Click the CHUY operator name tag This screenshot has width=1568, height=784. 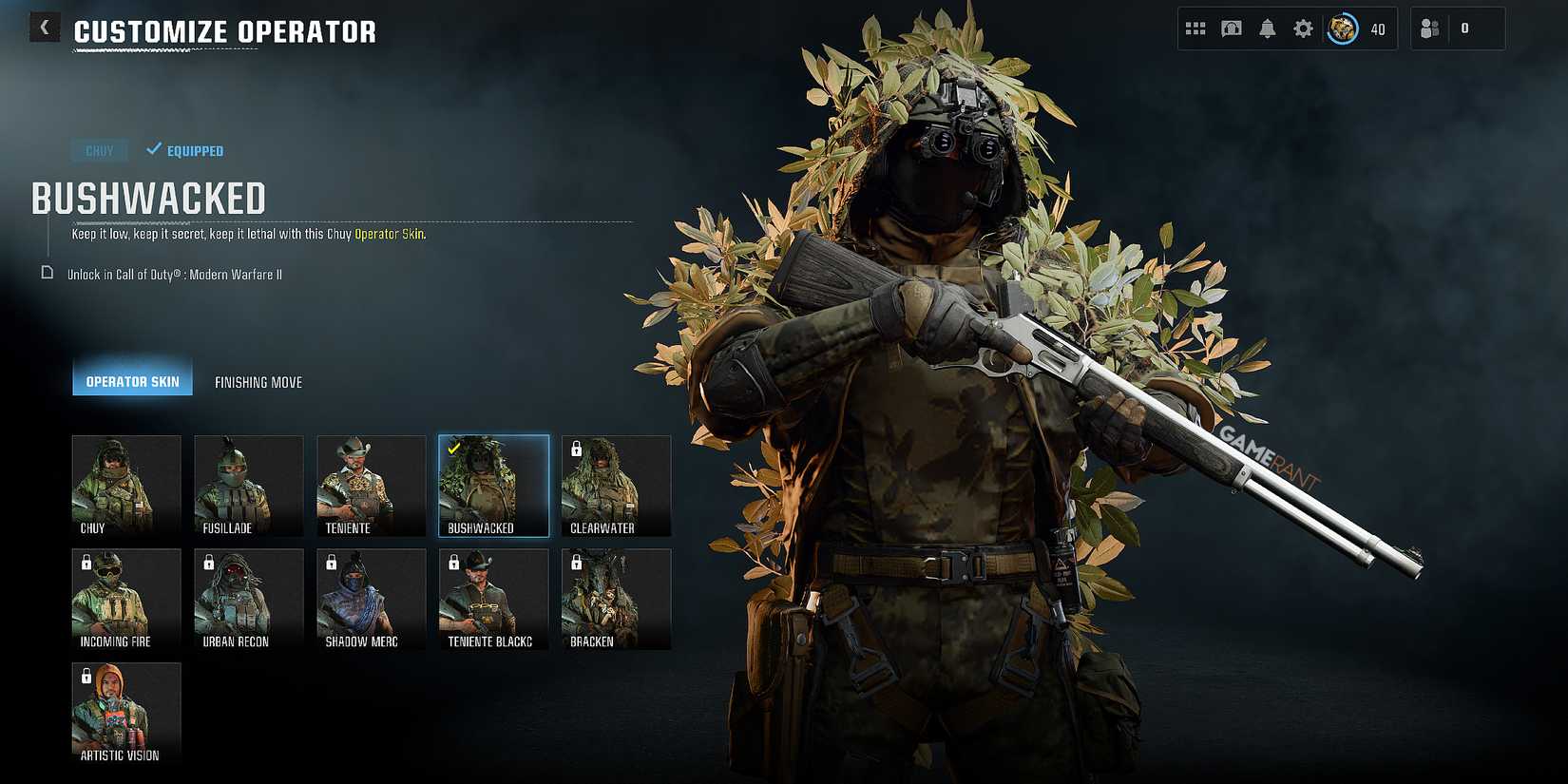[x=99, y=150]
